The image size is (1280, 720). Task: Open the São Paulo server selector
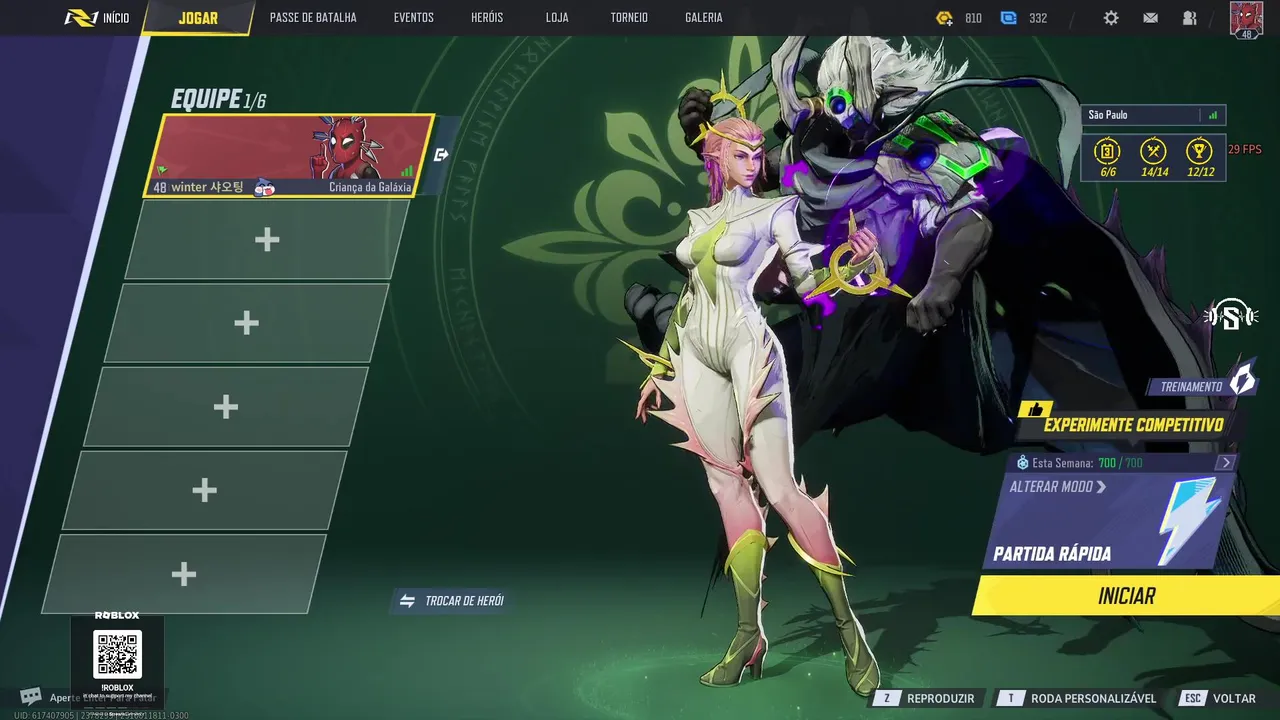click(1153, 115)
